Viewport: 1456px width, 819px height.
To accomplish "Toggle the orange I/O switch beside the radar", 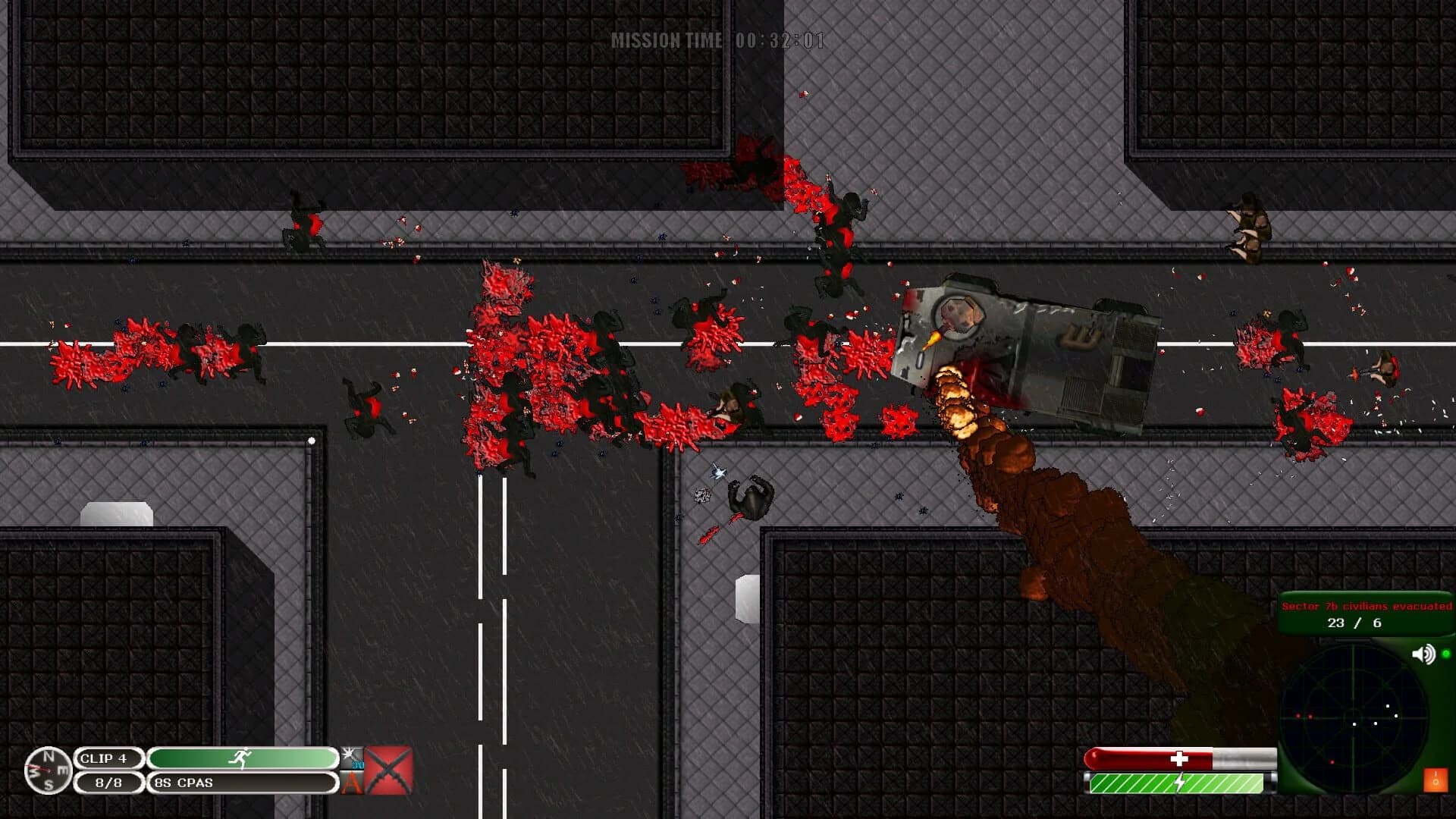I will (1436, 780).
